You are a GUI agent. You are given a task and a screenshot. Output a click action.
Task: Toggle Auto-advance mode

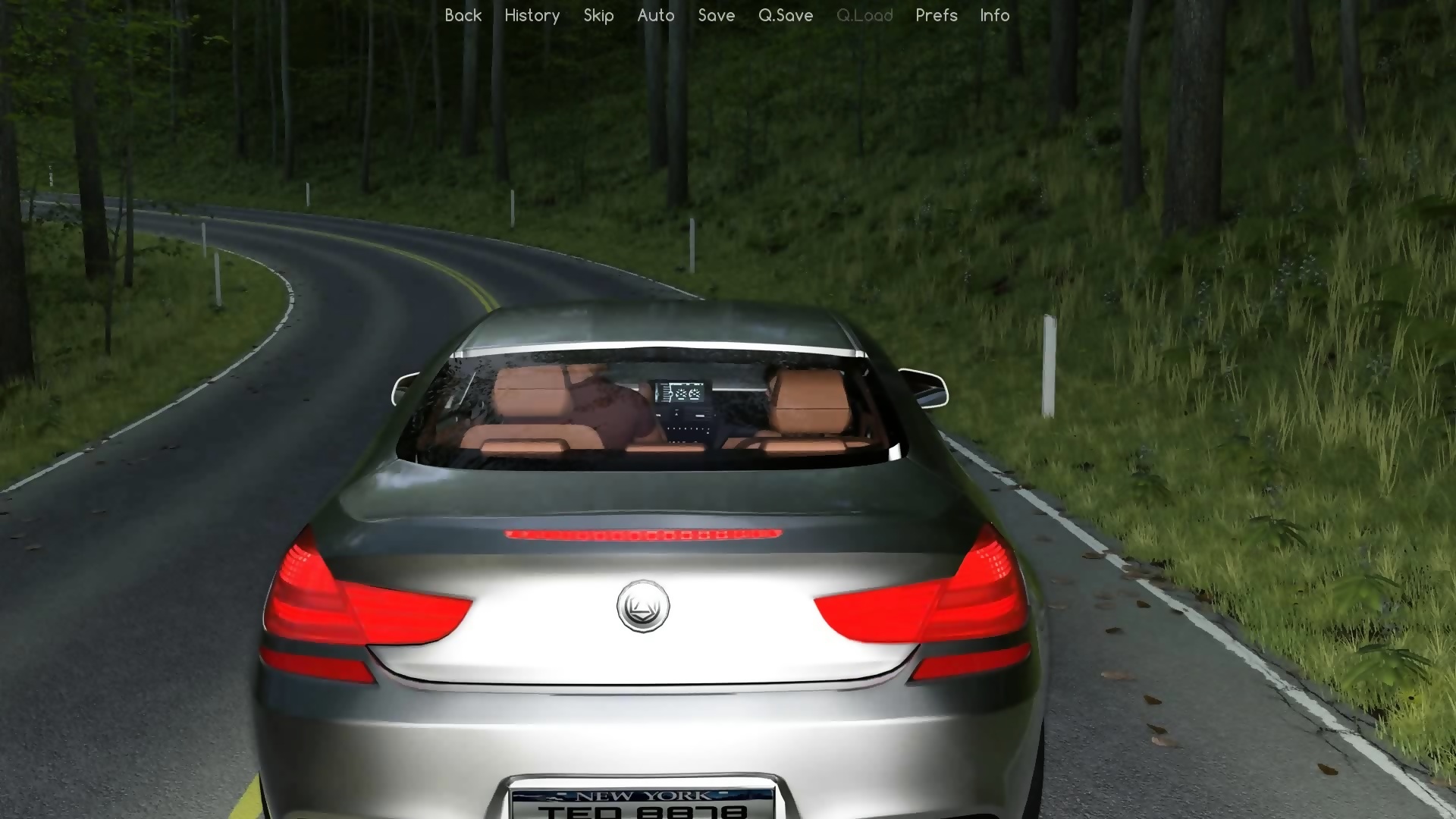656,15
